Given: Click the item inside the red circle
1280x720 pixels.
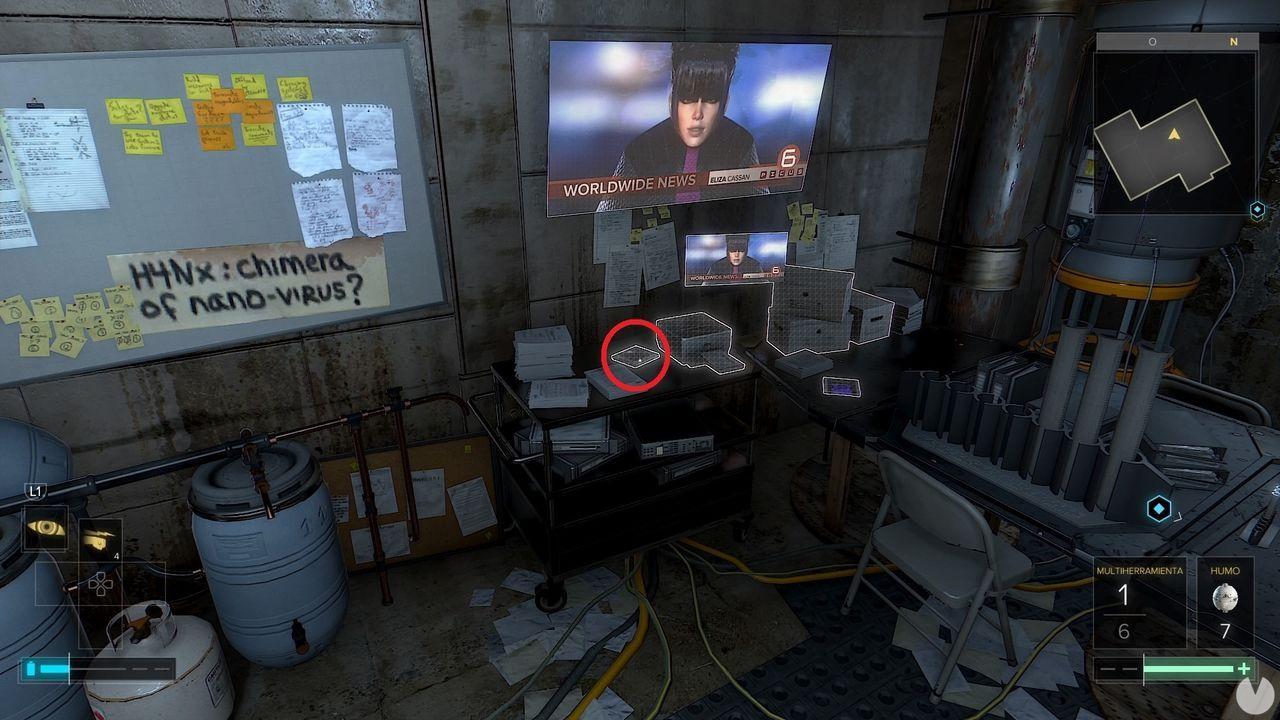Looking at the screenshot, I should tap(637, 355).
